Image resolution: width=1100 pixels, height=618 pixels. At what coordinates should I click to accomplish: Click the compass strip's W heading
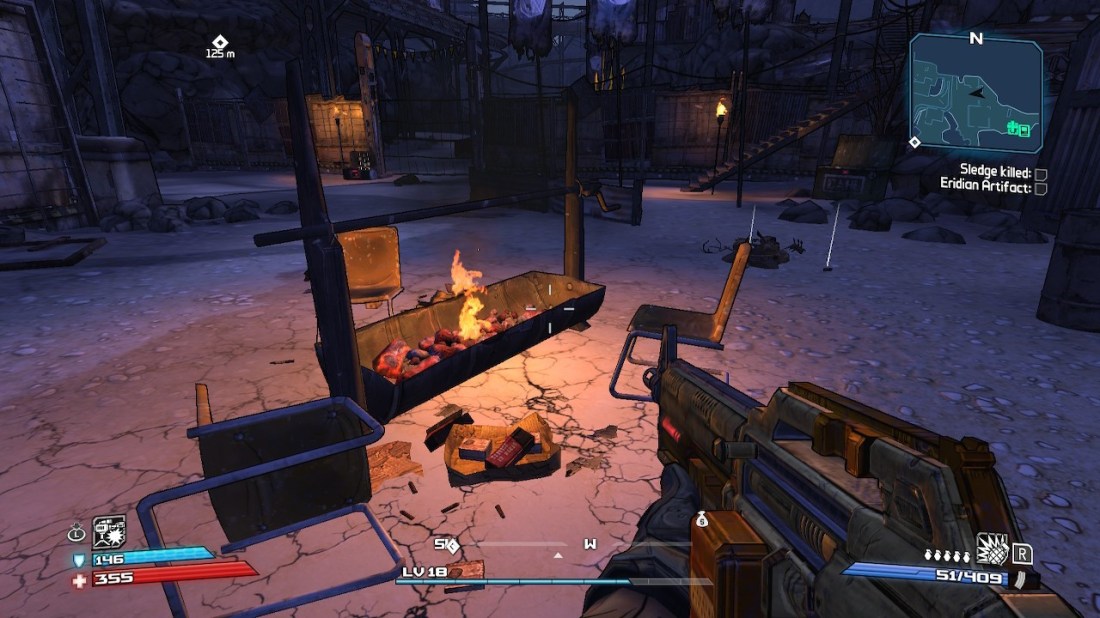pyautogui.click(x=590, y=544)
